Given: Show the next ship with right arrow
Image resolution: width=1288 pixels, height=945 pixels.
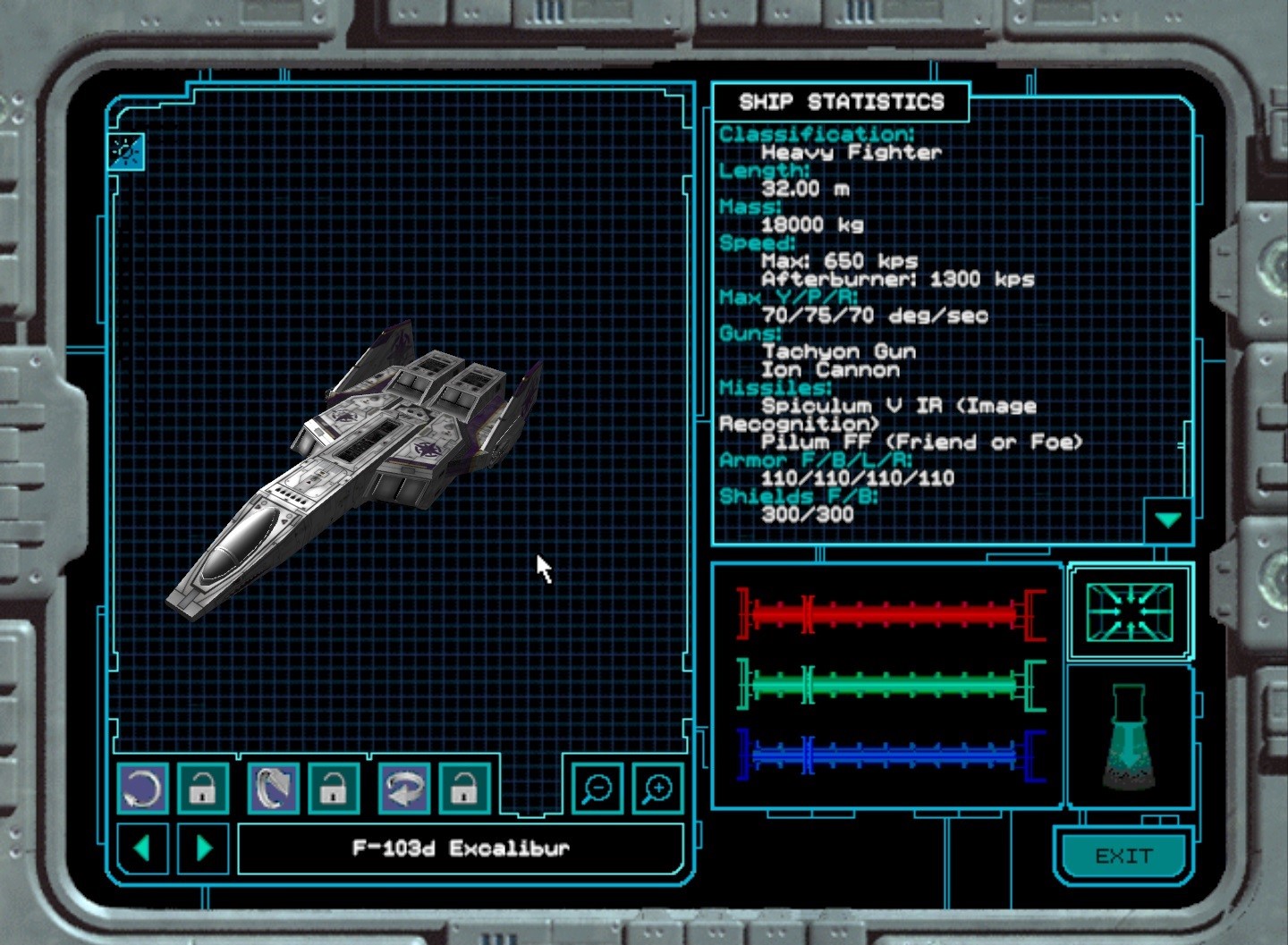Looking at the screenshot, I should [x=203, y=848].
